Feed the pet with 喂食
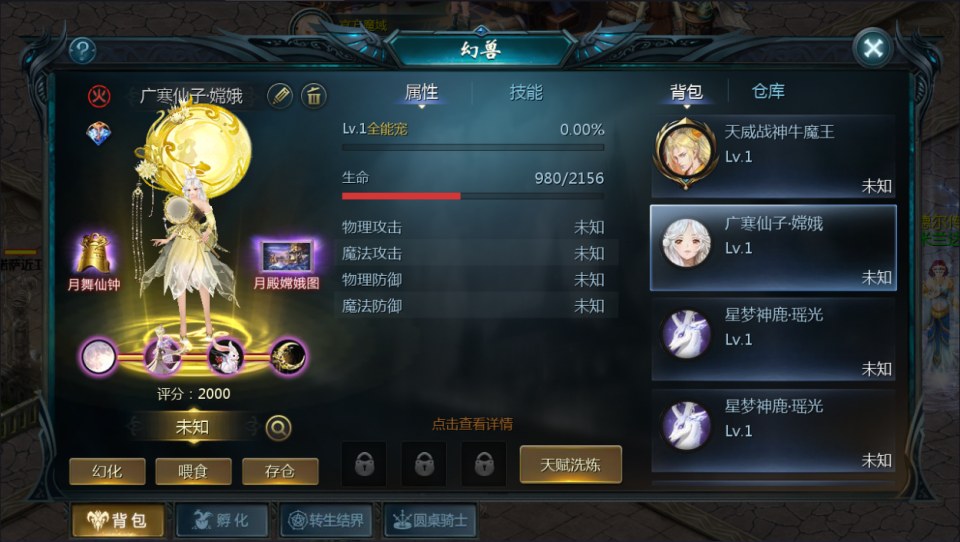The width and height of the screenshot is (960, 542). pyautogui.click(x=194, y=471)
